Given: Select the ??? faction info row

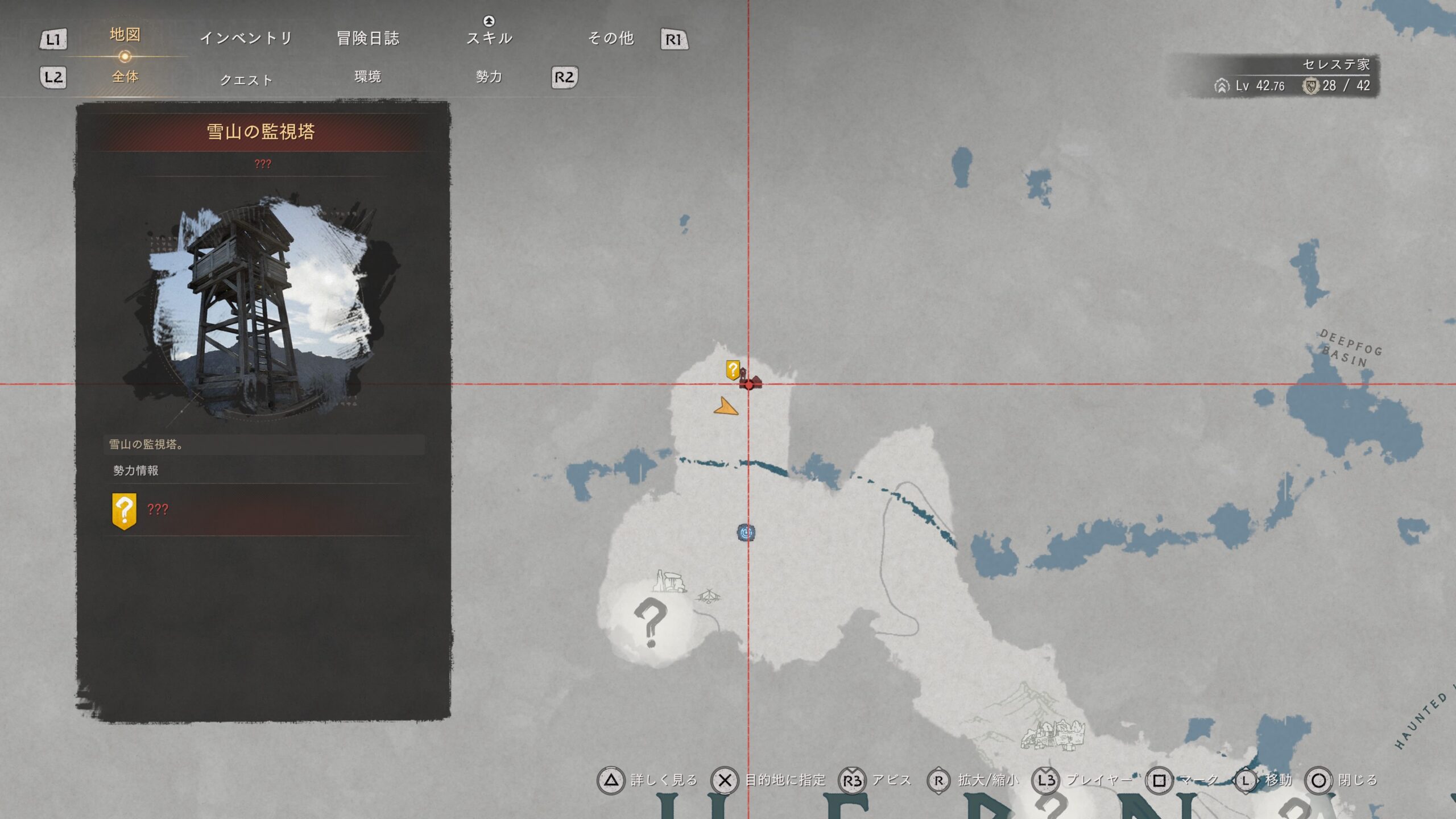Looking at the screenshot, I should tap(262, 510).
